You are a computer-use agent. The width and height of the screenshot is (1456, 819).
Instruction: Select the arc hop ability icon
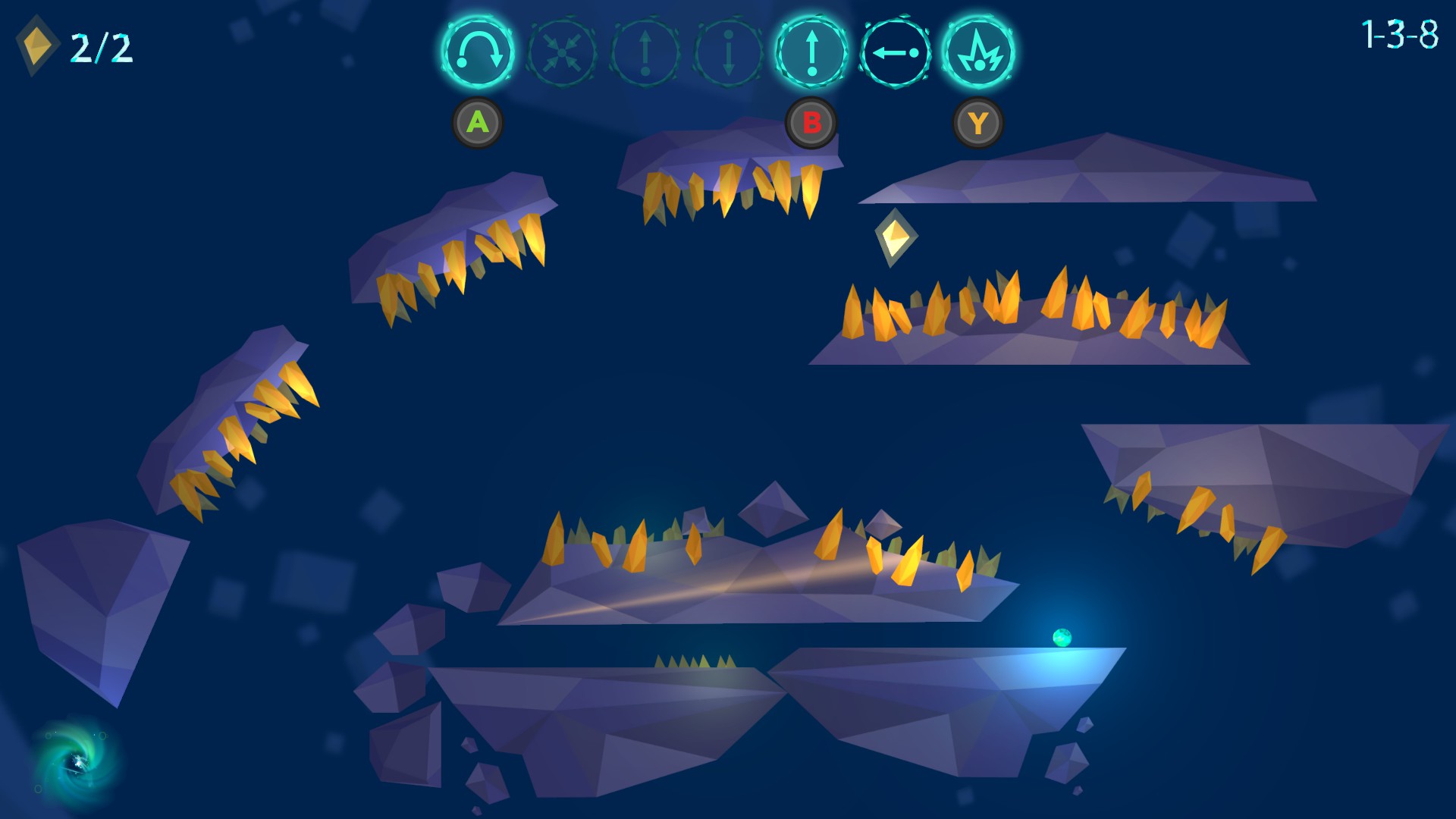(x=478, y=53)
